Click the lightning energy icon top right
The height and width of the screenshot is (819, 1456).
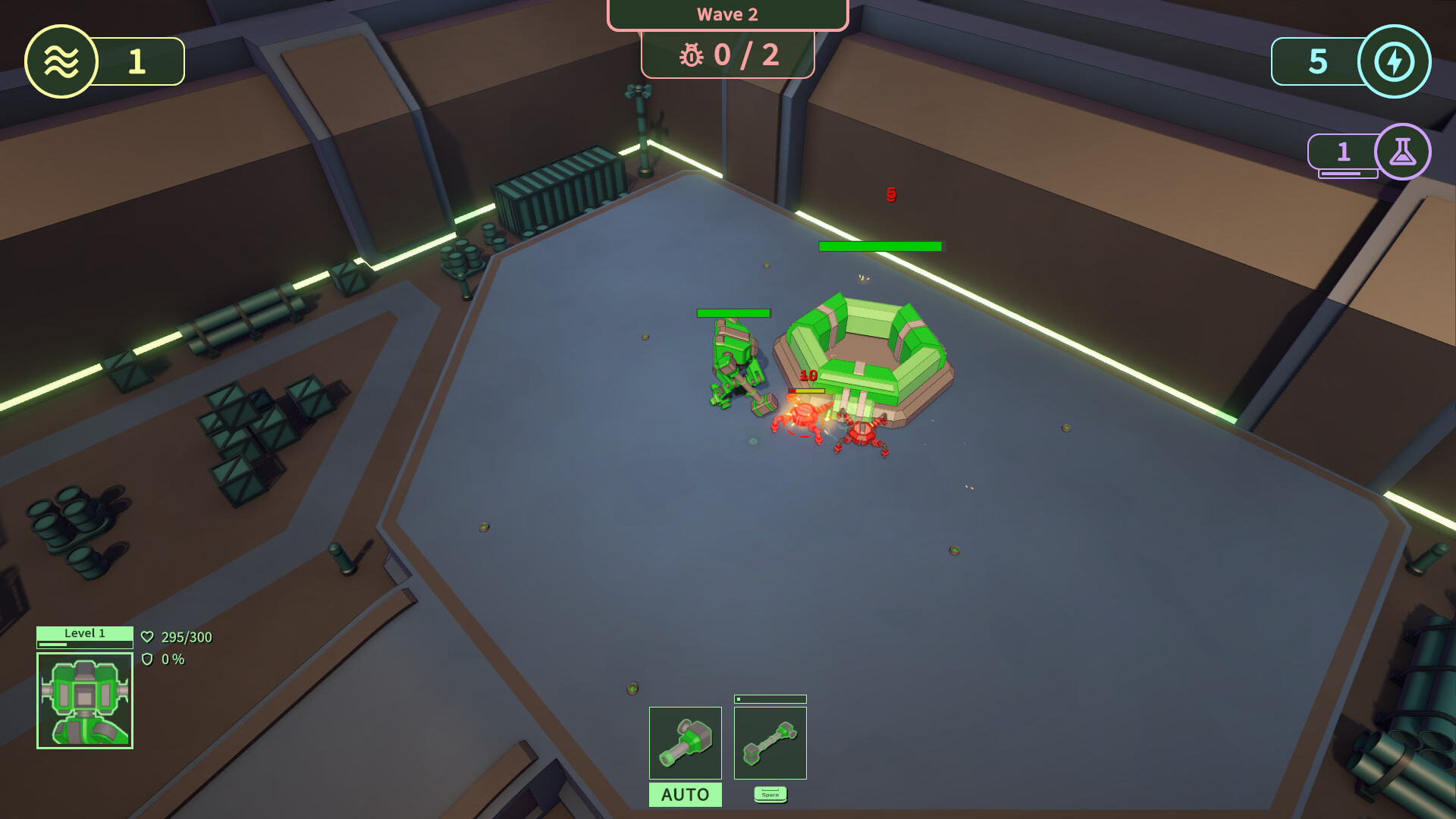[1395, 61]
